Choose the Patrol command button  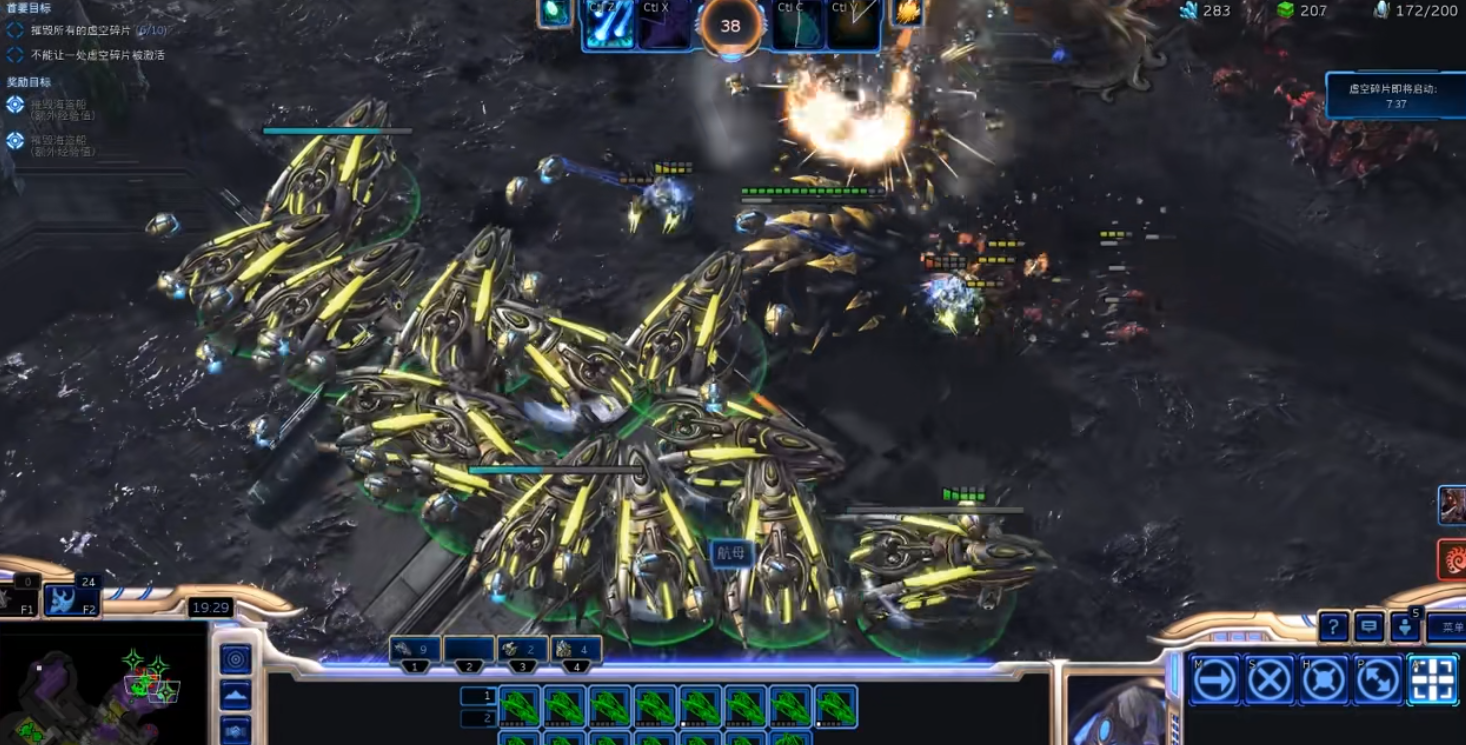tap(1378, 681)
